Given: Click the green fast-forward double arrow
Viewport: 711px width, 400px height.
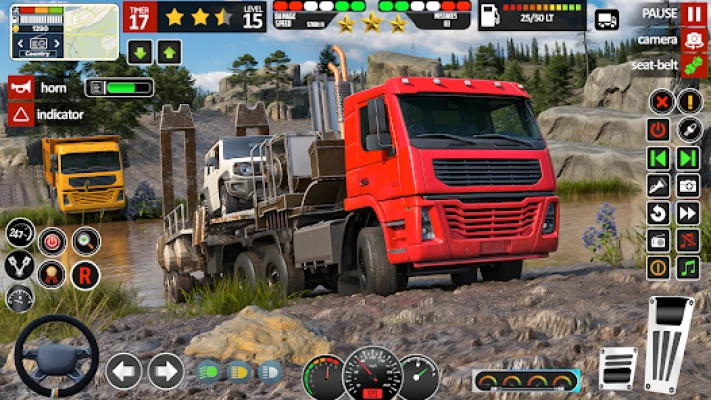Looking at the screenshot, I should point(688,158).
